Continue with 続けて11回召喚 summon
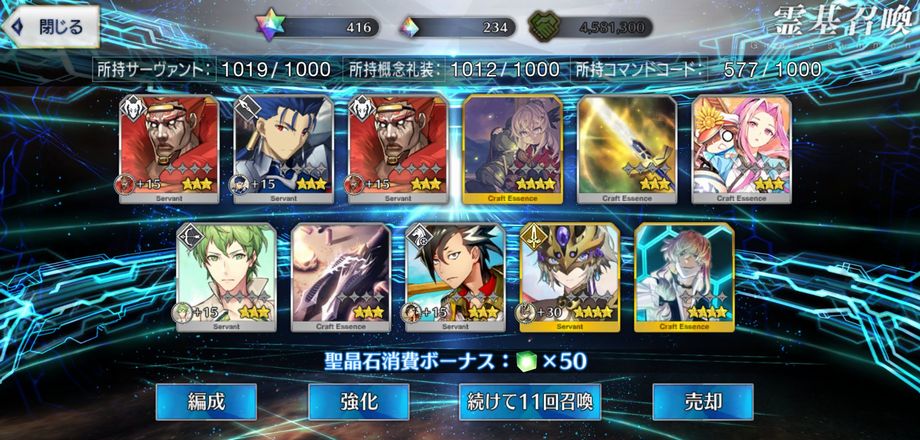This screenshot has height=440, width=920. (x=530, y=402)
